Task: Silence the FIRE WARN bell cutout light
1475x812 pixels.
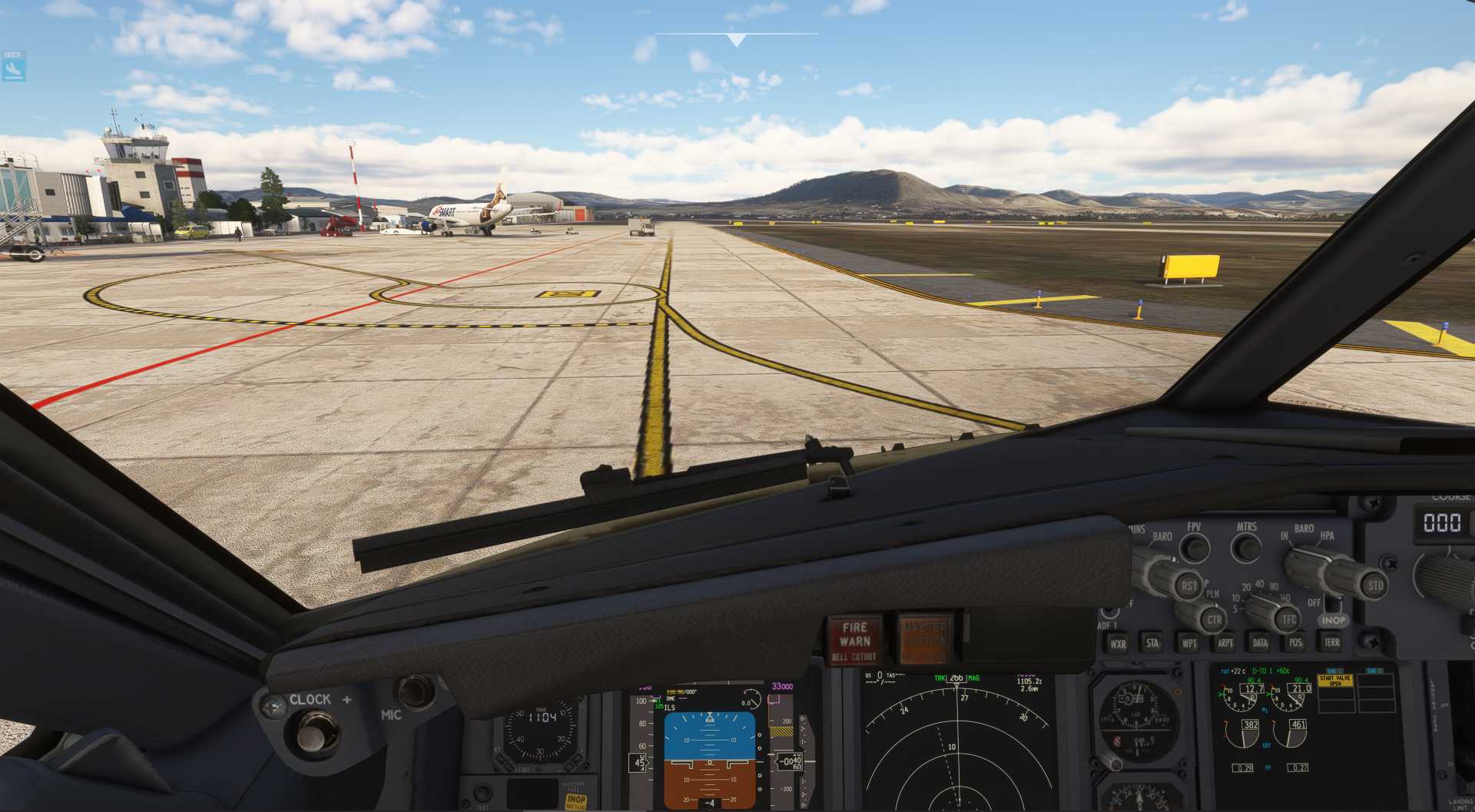Action: click(x=854, y=639)
